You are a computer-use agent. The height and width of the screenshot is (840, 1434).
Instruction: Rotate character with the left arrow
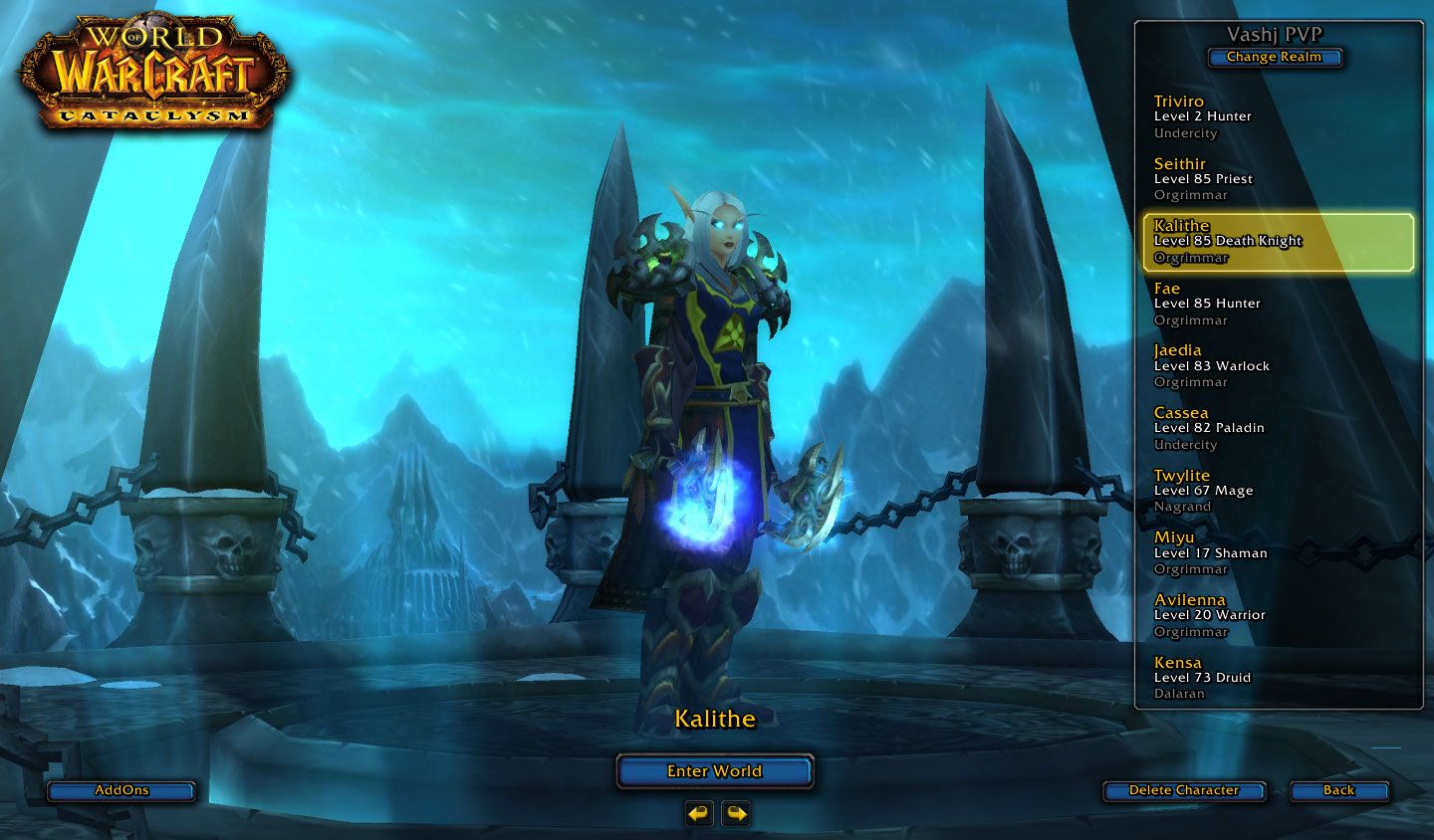tap(699, 814)
